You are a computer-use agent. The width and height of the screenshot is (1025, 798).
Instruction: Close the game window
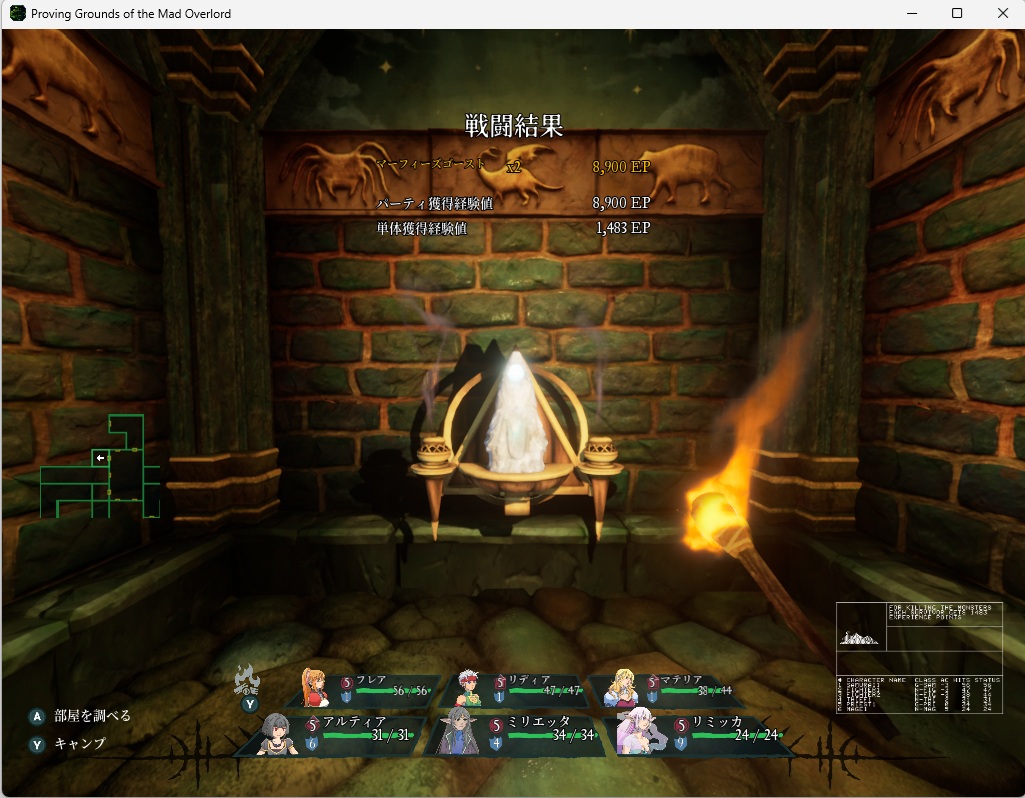click(1002, 13)
